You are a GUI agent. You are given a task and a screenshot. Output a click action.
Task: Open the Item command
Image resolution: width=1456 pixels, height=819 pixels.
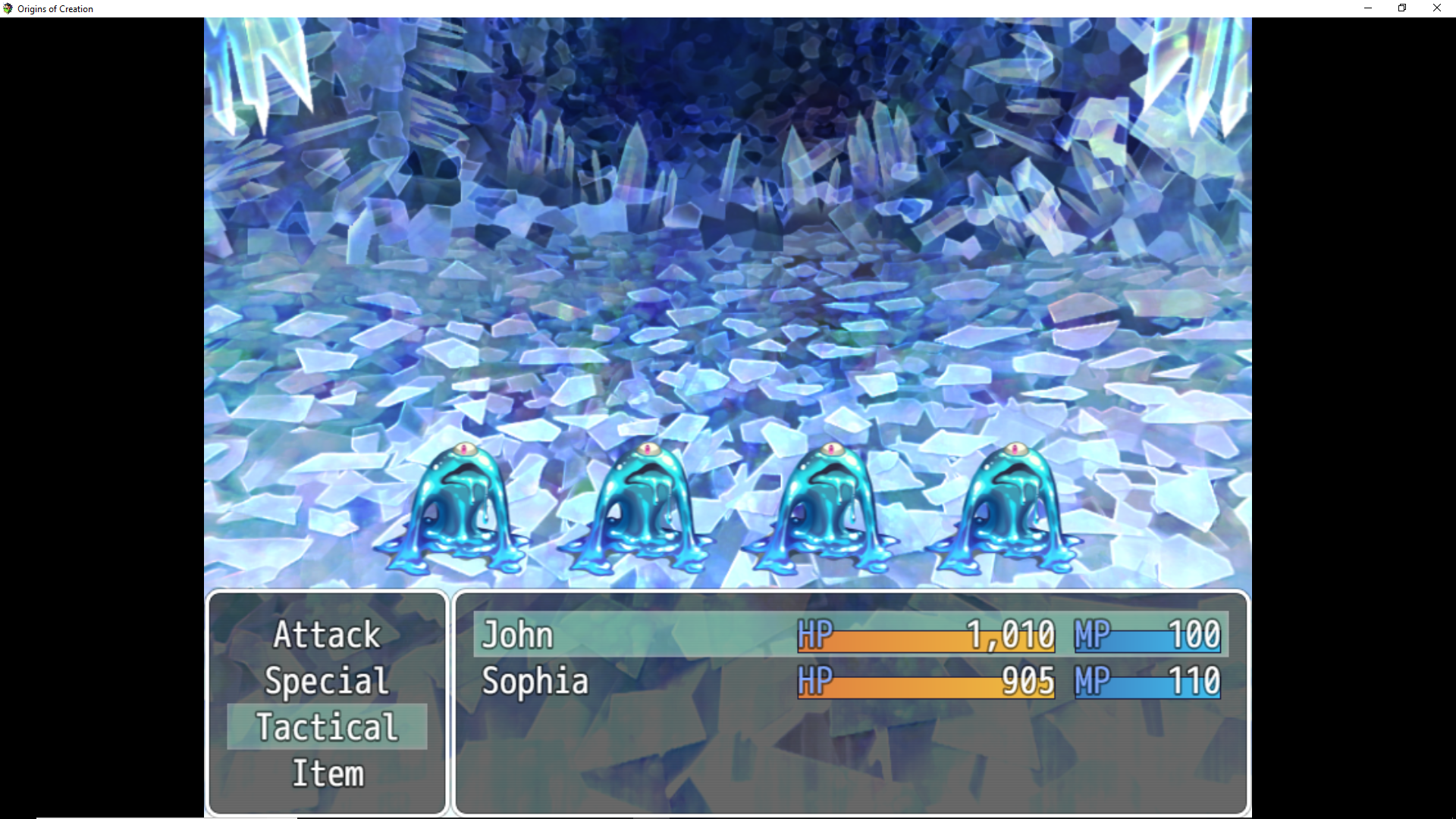pos(327,773)
